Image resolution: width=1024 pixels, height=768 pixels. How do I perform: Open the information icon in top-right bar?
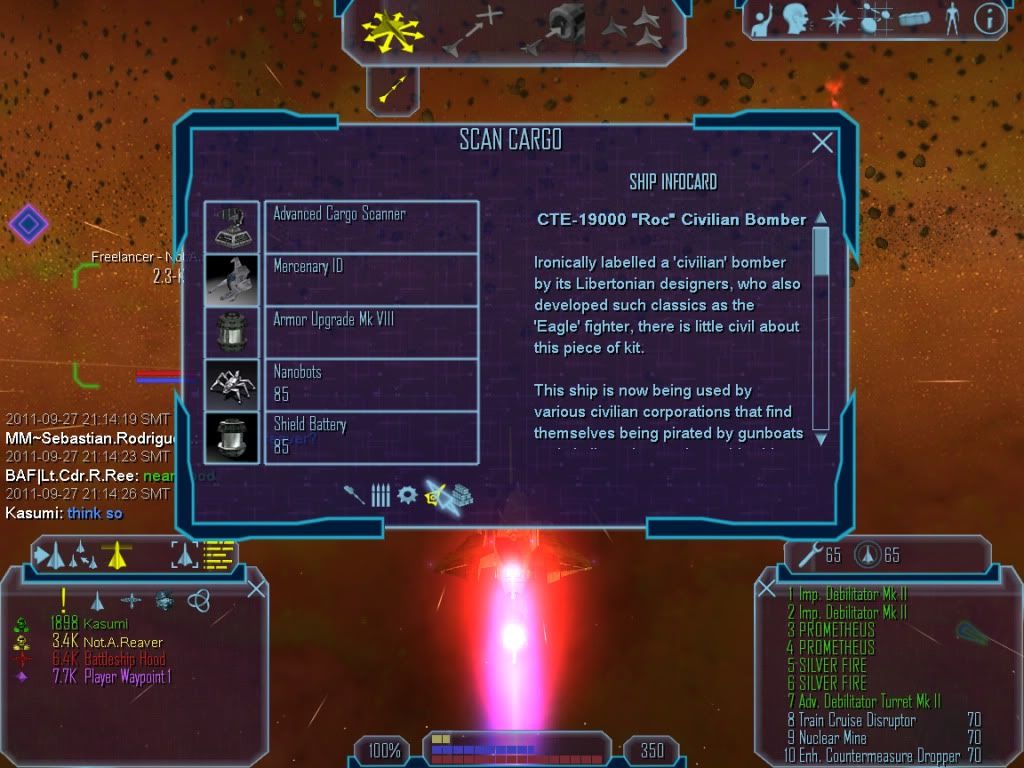click(989, 18)
